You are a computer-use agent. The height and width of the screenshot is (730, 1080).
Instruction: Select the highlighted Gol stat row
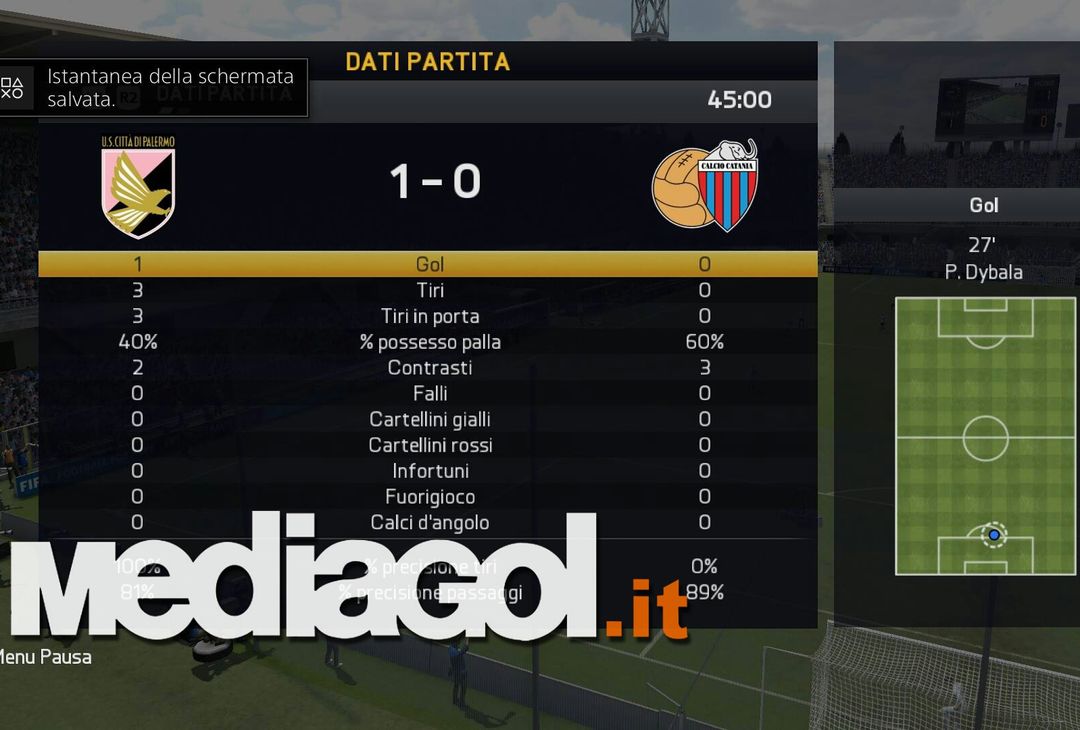point(430,265)
